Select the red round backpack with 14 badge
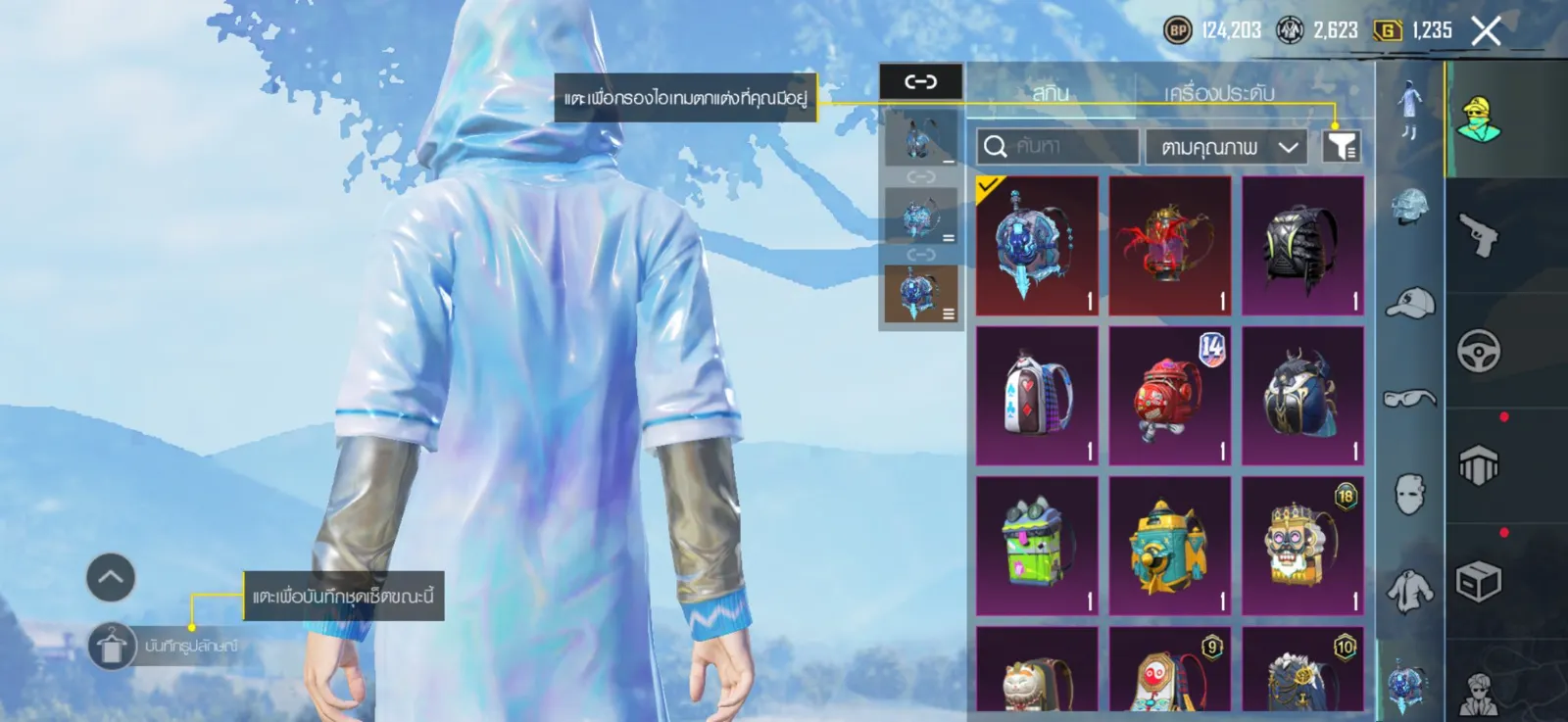 [1170, 396]
